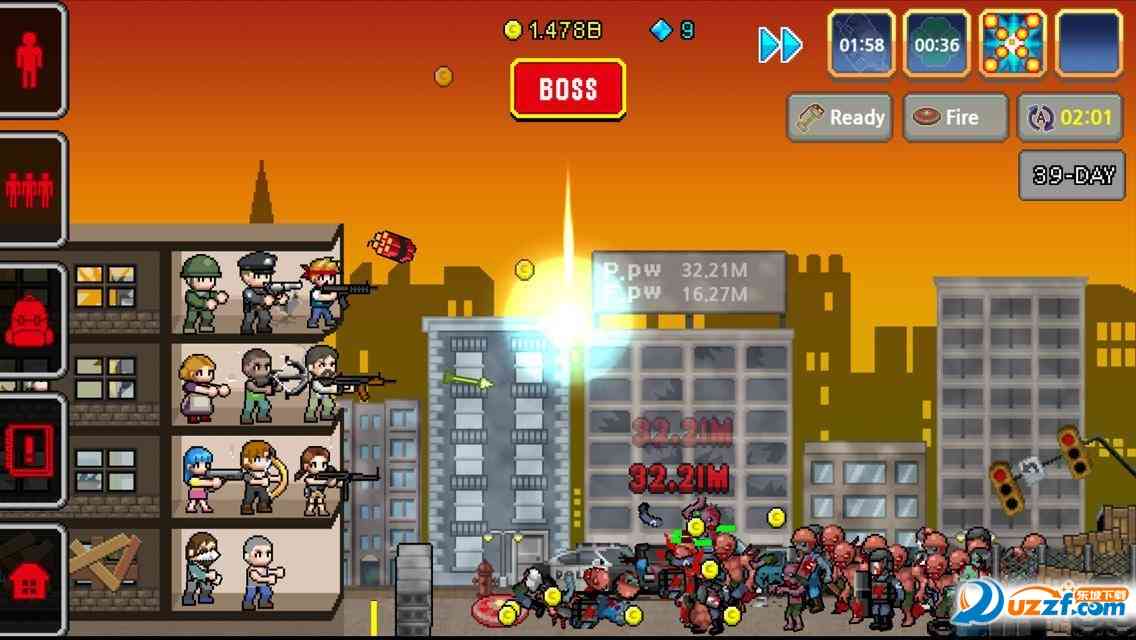Image resolution: width=1136 pixels, height=640 pixels.
Task: Select the skill slot showing 01:58
Action: coord(861,44)
